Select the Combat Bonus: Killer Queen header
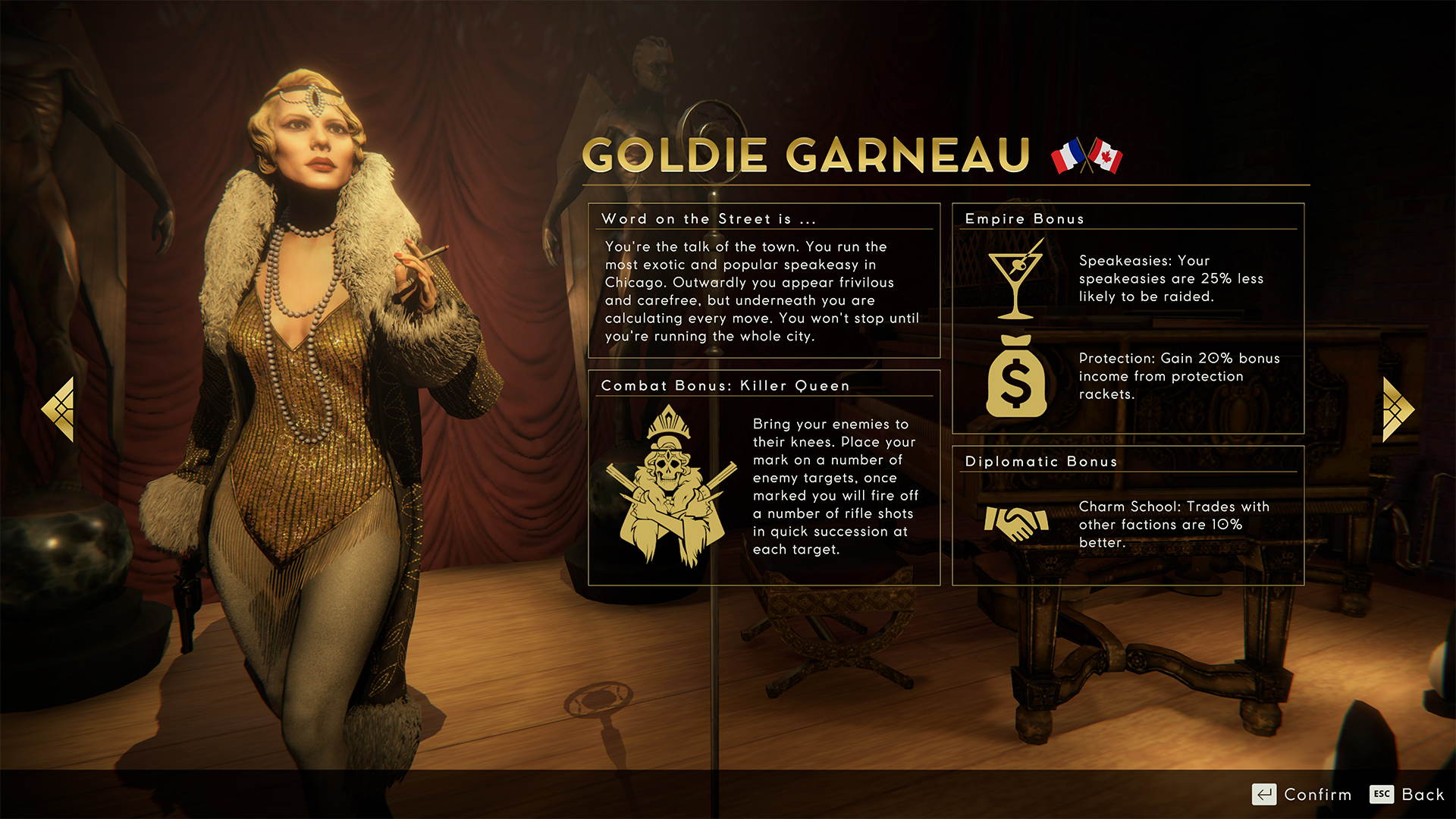The image size is (1456, 819). point(725,386)
